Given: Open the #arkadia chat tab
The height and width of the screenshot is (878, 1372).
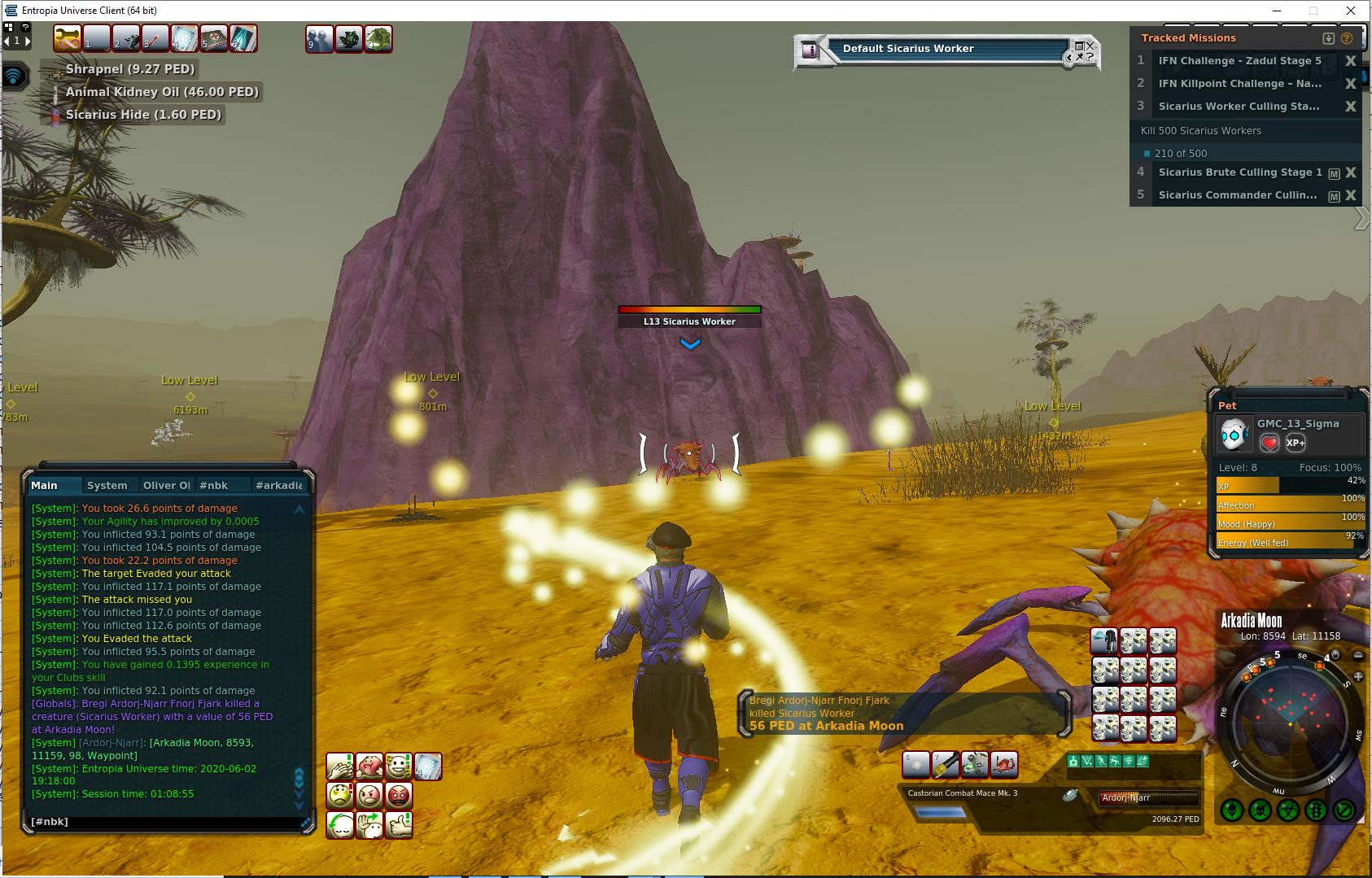Looking at the screenshot, I should [x=278, y=485].
